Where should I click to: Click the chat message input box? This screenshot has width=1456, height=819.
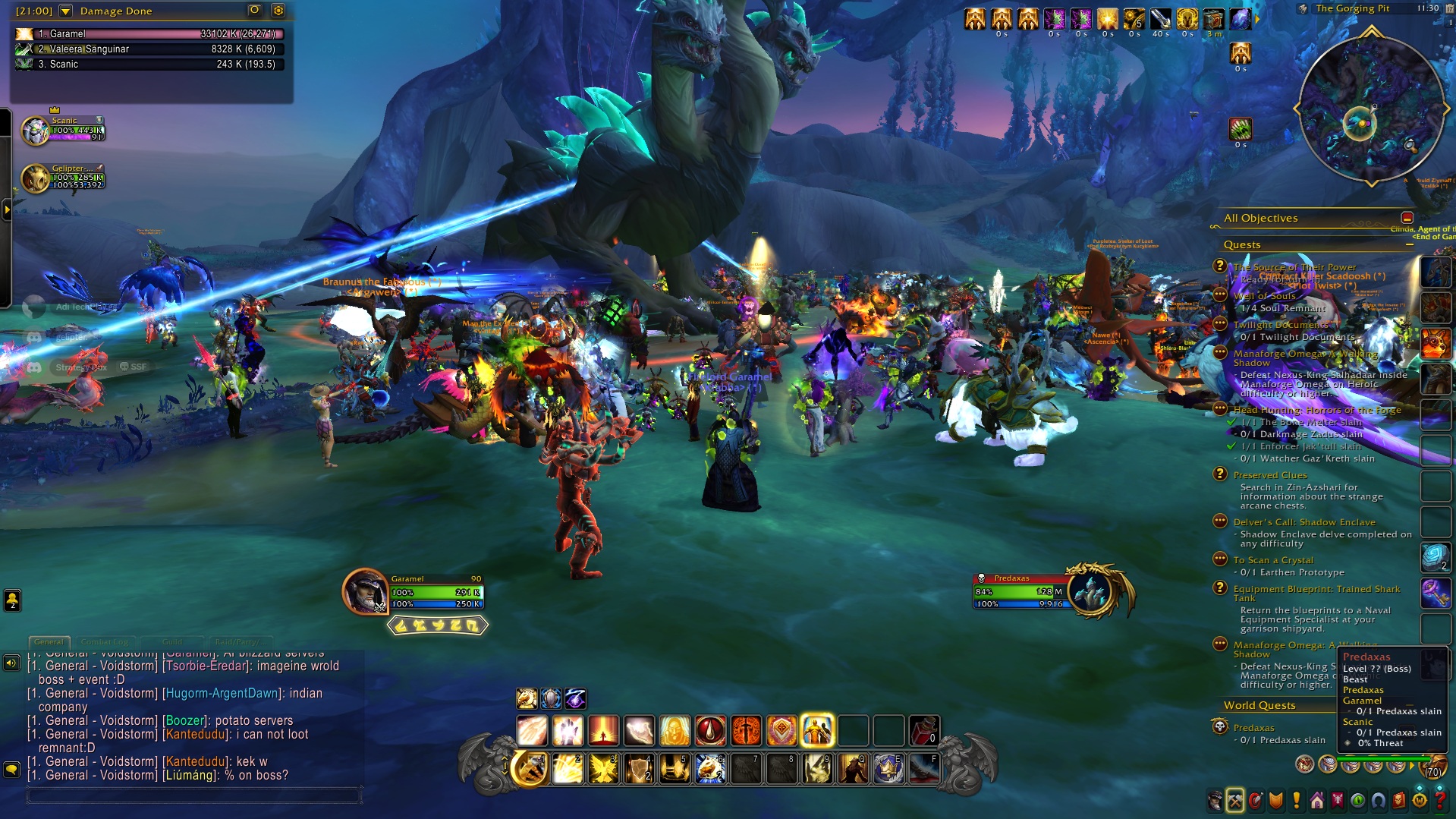coord(193,795)
